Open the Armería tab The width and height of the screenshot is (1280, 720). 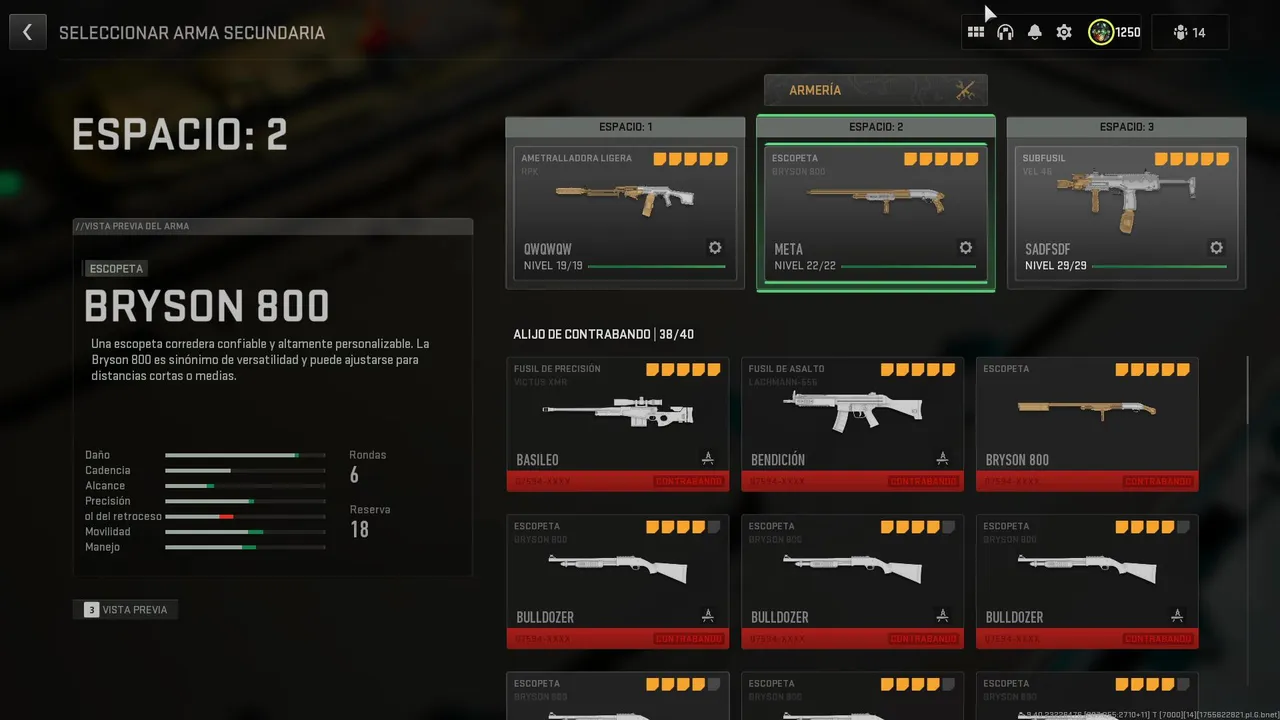coord(875,90)
